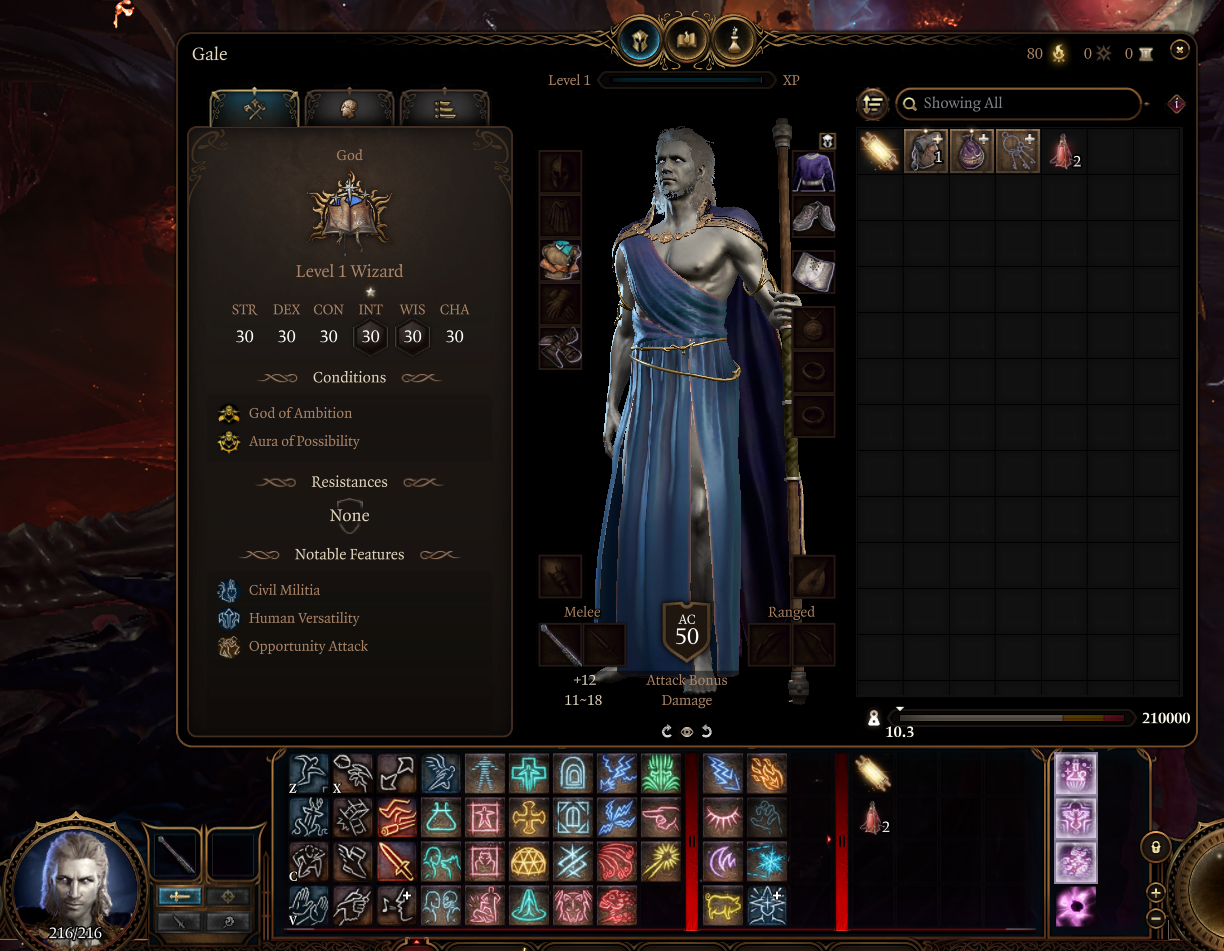Open the inventory sort options button
This screenshot has height=951, width=1224.
tap(873, 103)
